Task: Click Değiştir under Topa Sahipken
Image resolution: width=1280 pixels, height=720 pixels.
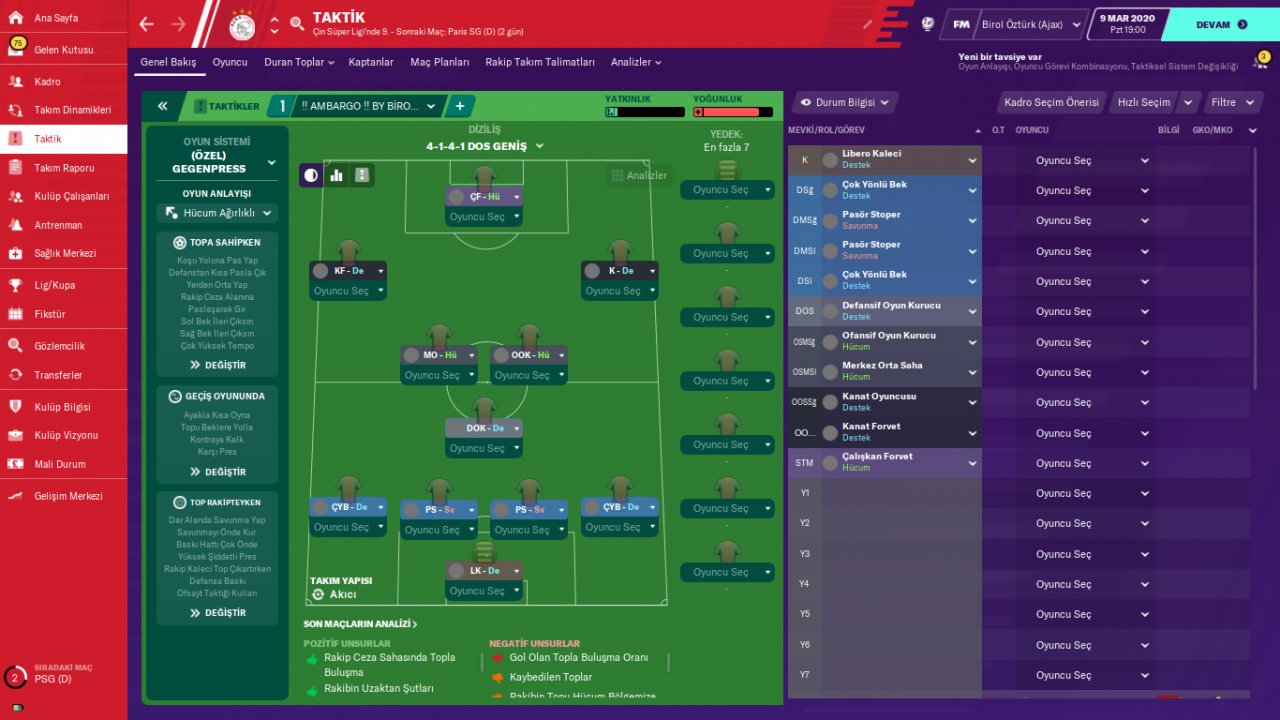Action: (217, 365)
